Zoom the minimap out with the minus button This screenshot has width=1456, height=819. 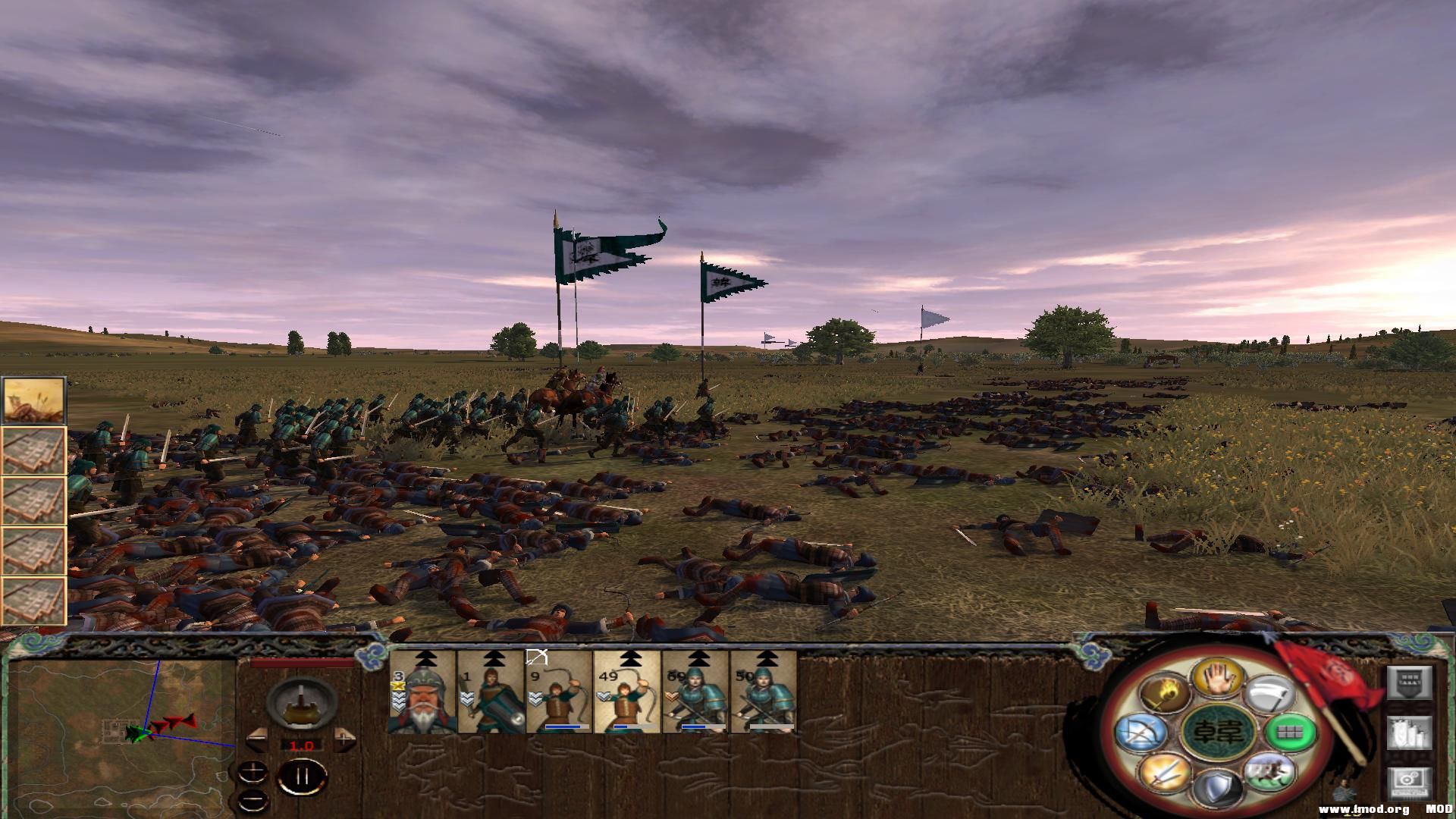click(x=253, y=800)
